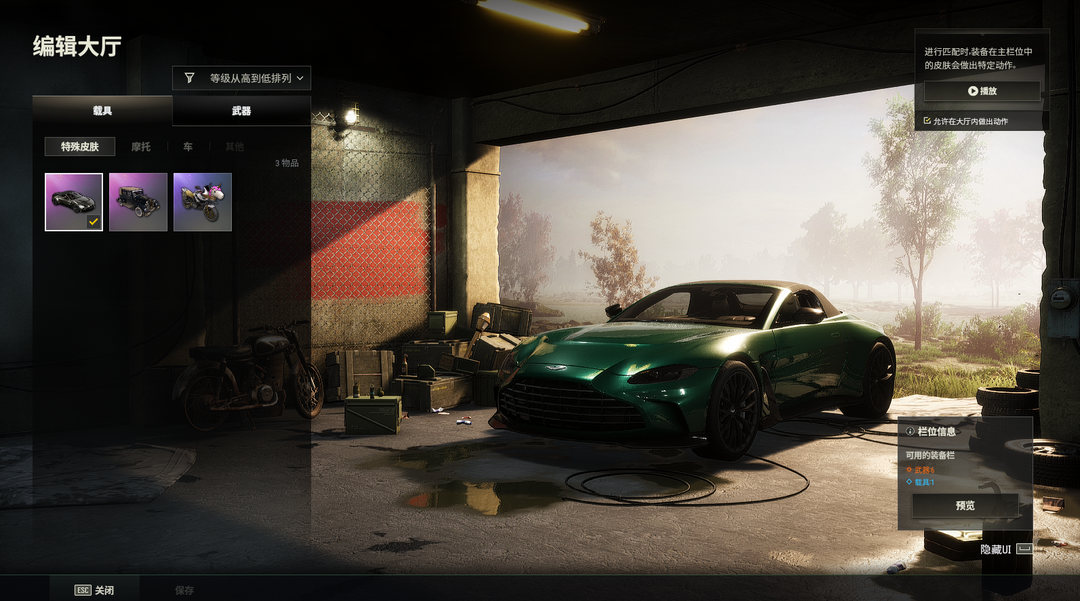
Task: Select the green sports car skin thumbnail
Action: [x=74, y=202]
